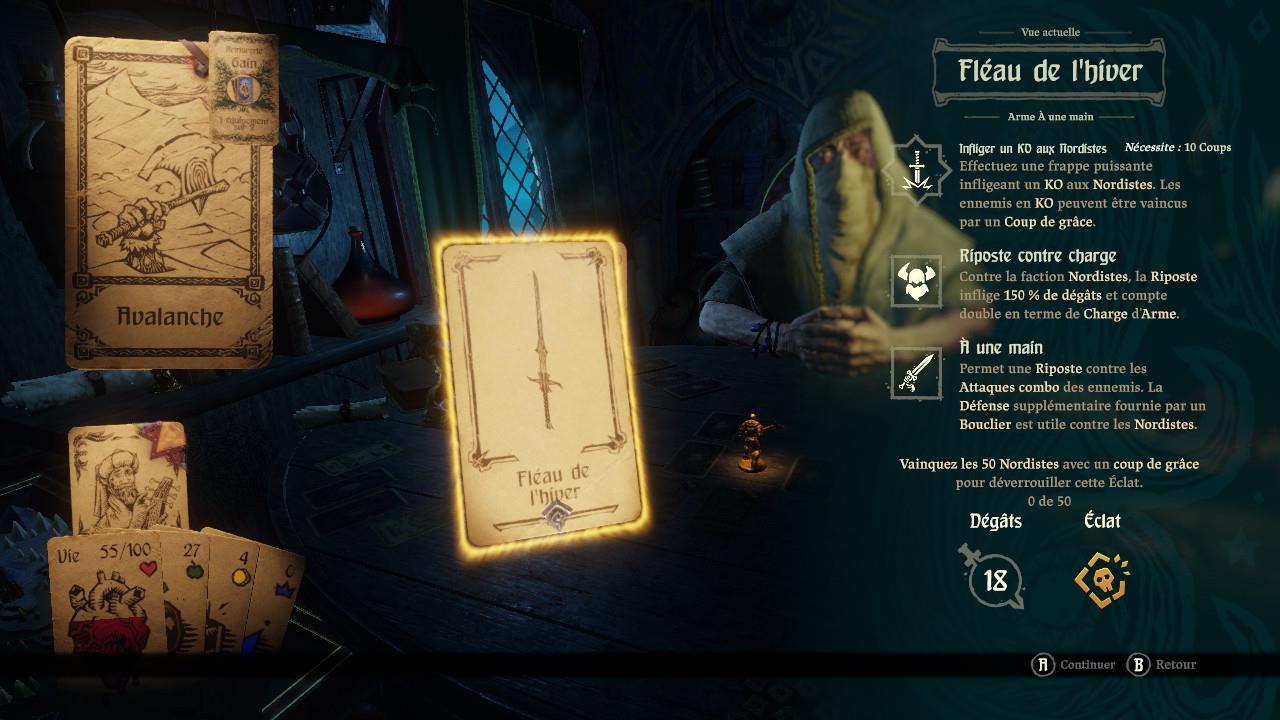
Task: Select the Riposte contre charge icon
Action: coord(916,281)
